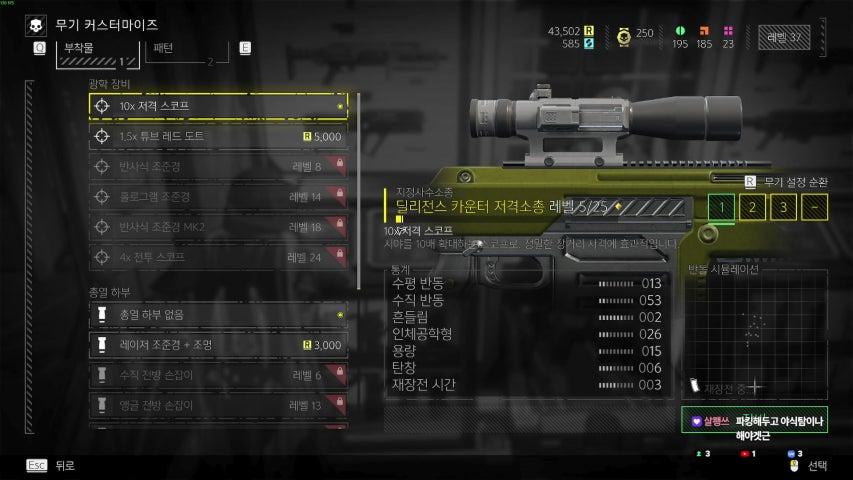Click the locked 수직 전방 손잡이 row
This screenshot has height=480, width=853.
pyautogui.click(x=218, y=375)
